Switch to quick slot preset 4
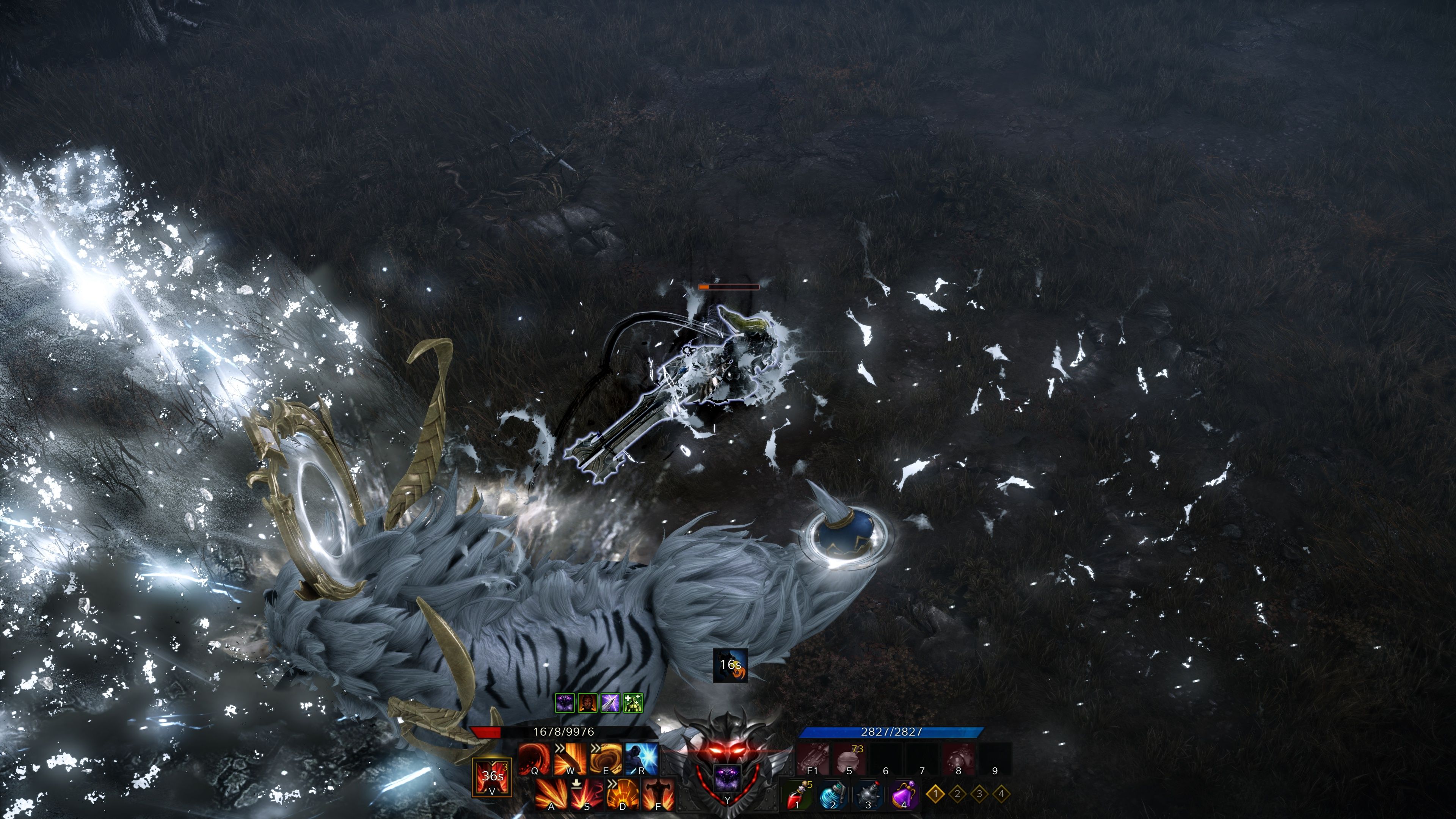 [1001, 794]
